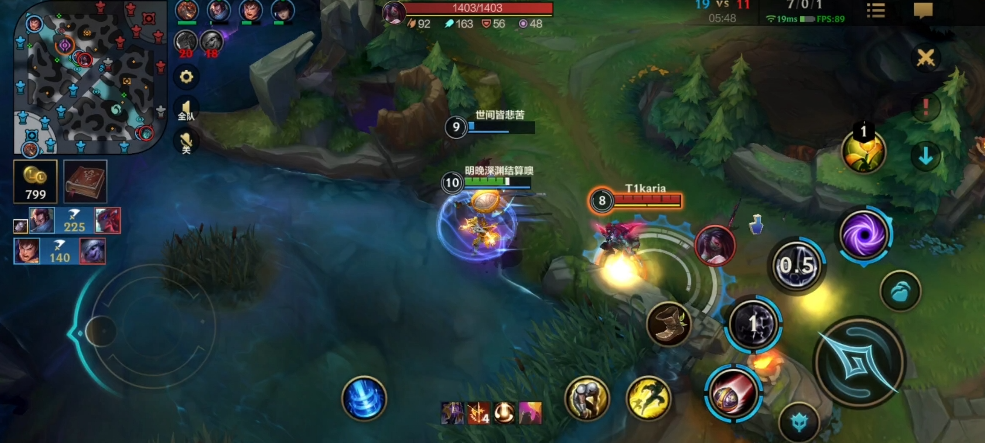
Task: Target the enemy champion portrait button
Action: tap(715, 245)
